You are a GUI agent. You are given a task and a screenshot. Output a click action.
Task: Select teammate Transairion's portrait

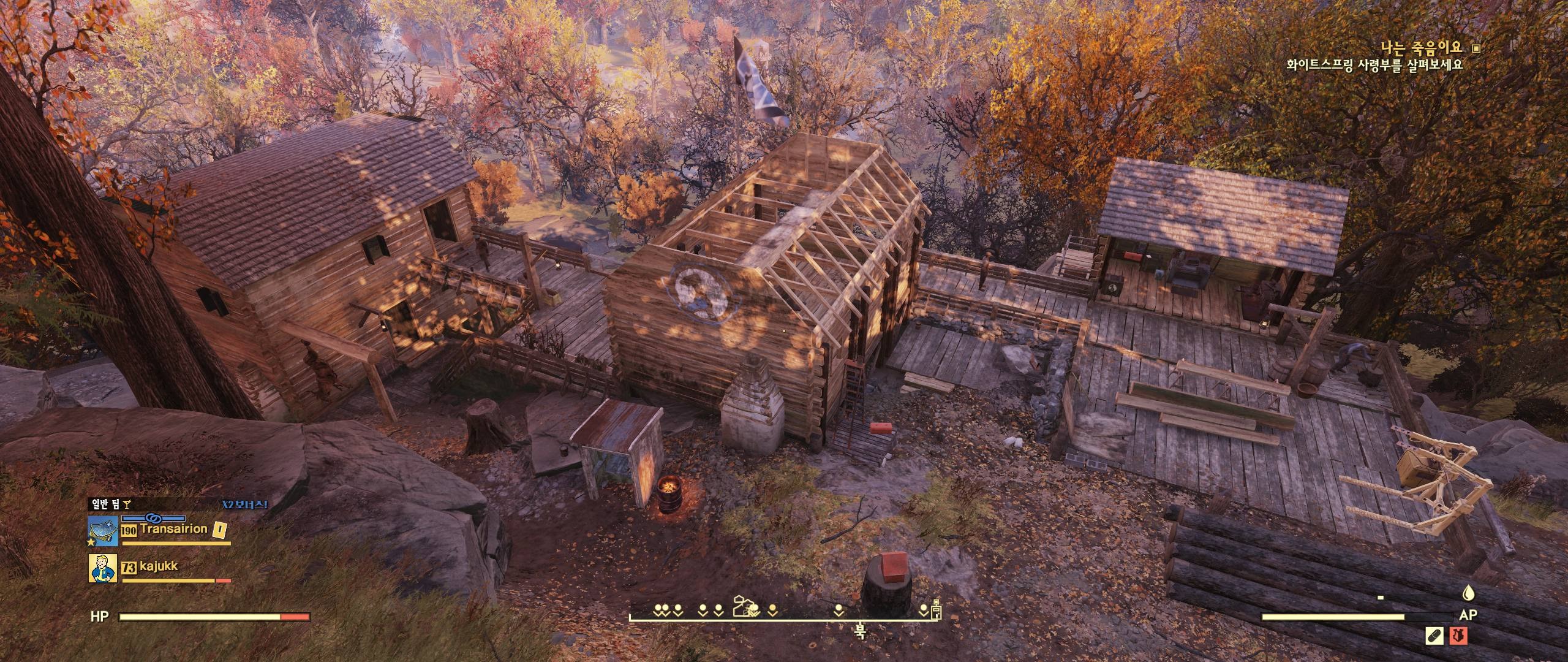[103, 530]
